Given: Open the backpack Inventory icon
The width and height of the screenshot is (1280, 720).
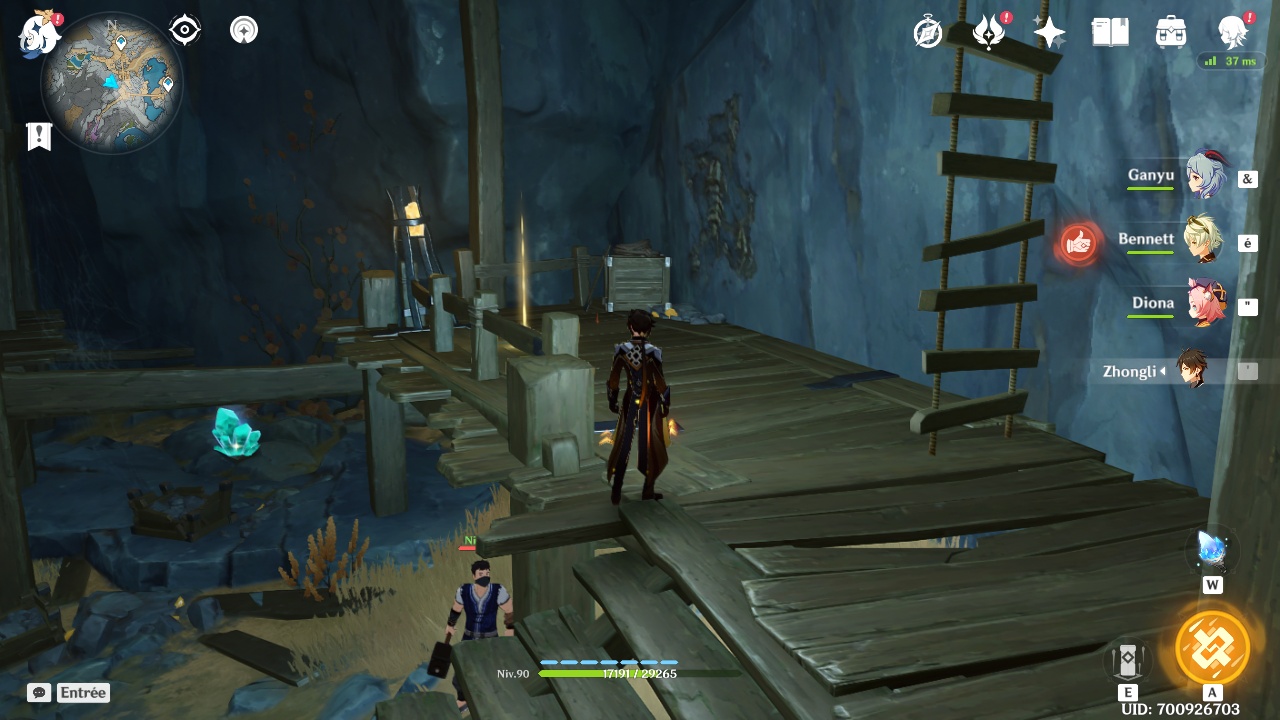Looking at the screenshot, I should (x=1171, y=33).
